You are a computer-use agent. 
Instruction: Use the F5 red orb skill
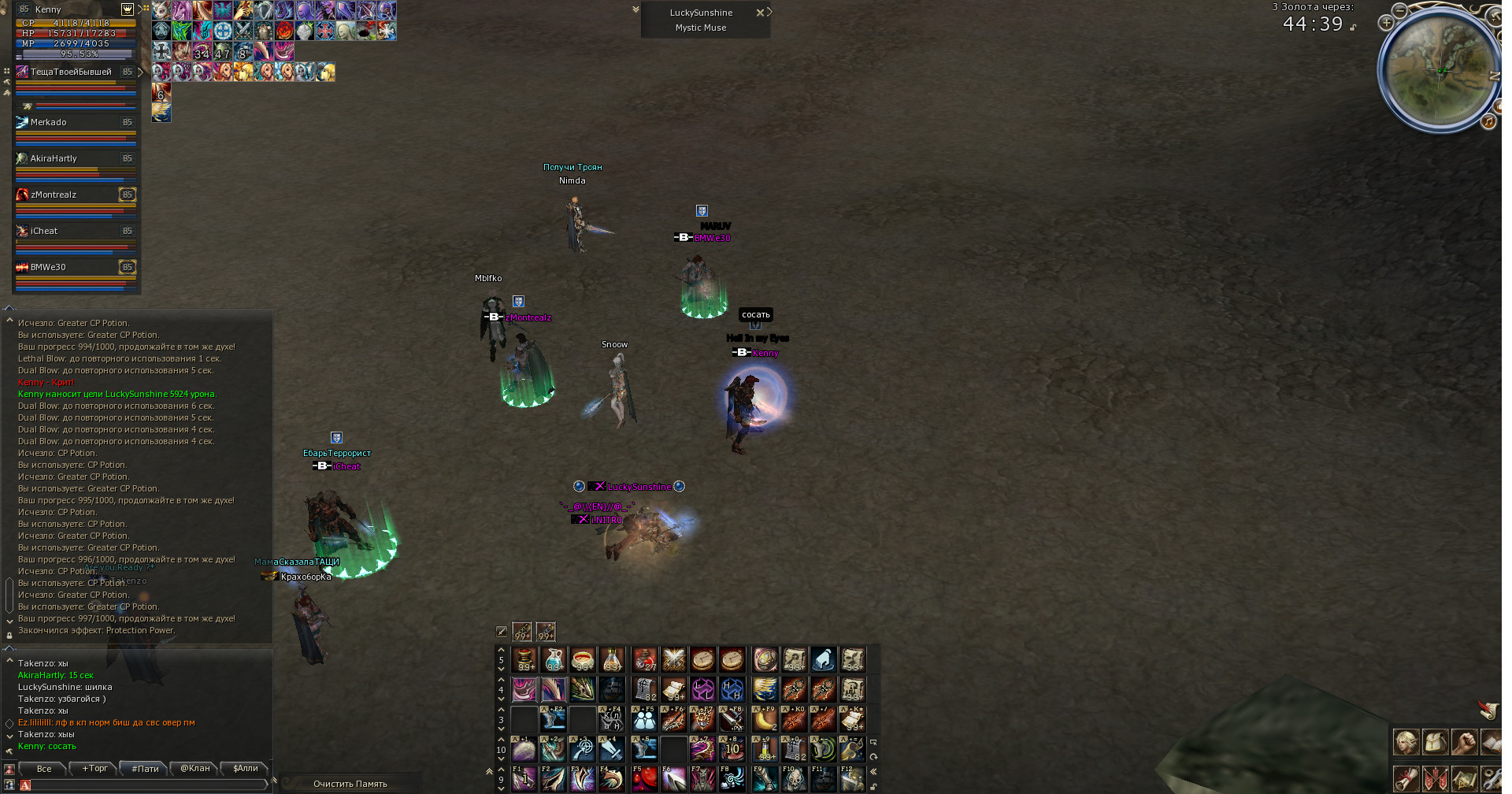click(644, 780)
